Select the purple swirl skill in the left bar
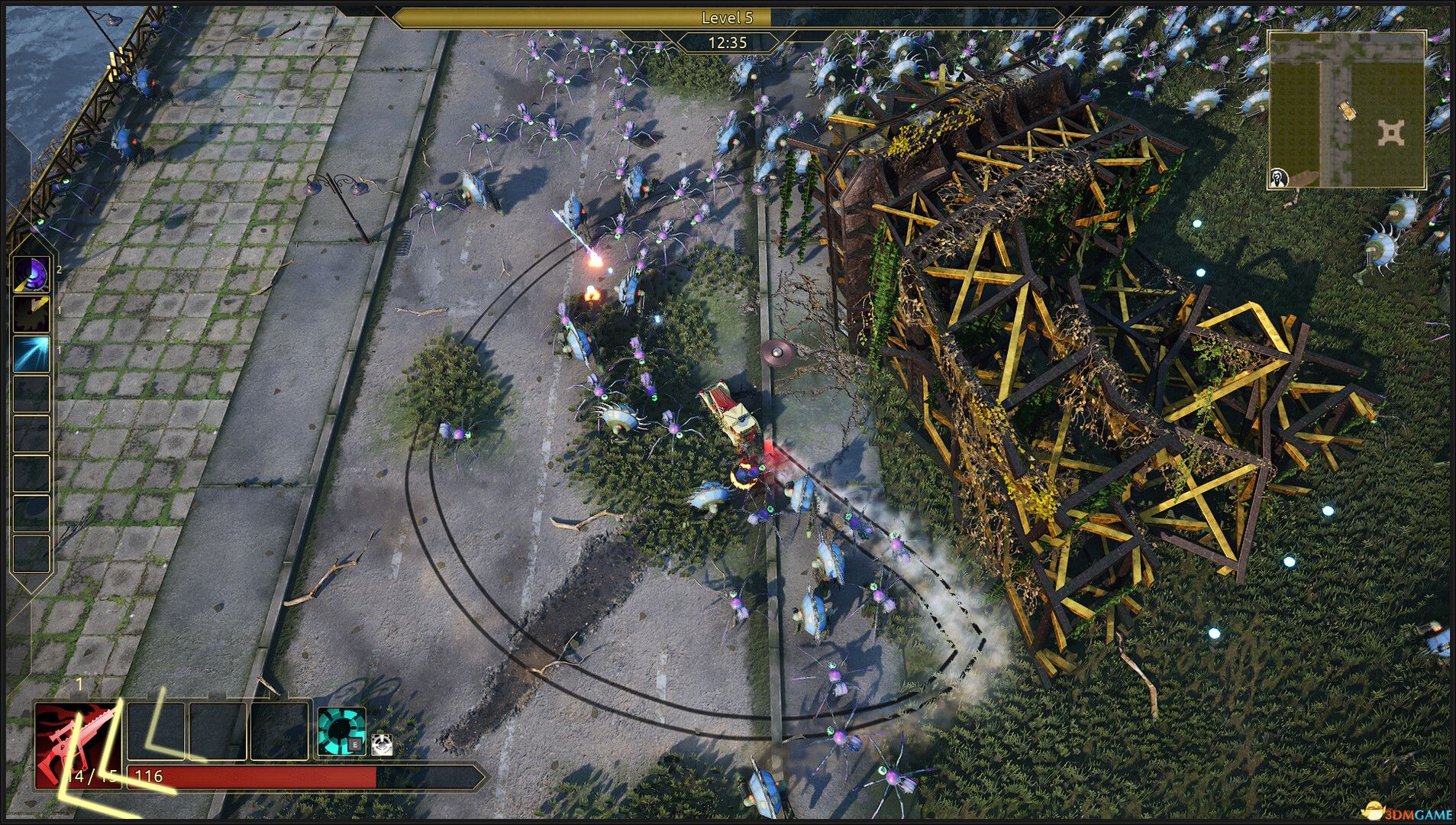This screenshot has width=1456, height=825. pos(31,273)
